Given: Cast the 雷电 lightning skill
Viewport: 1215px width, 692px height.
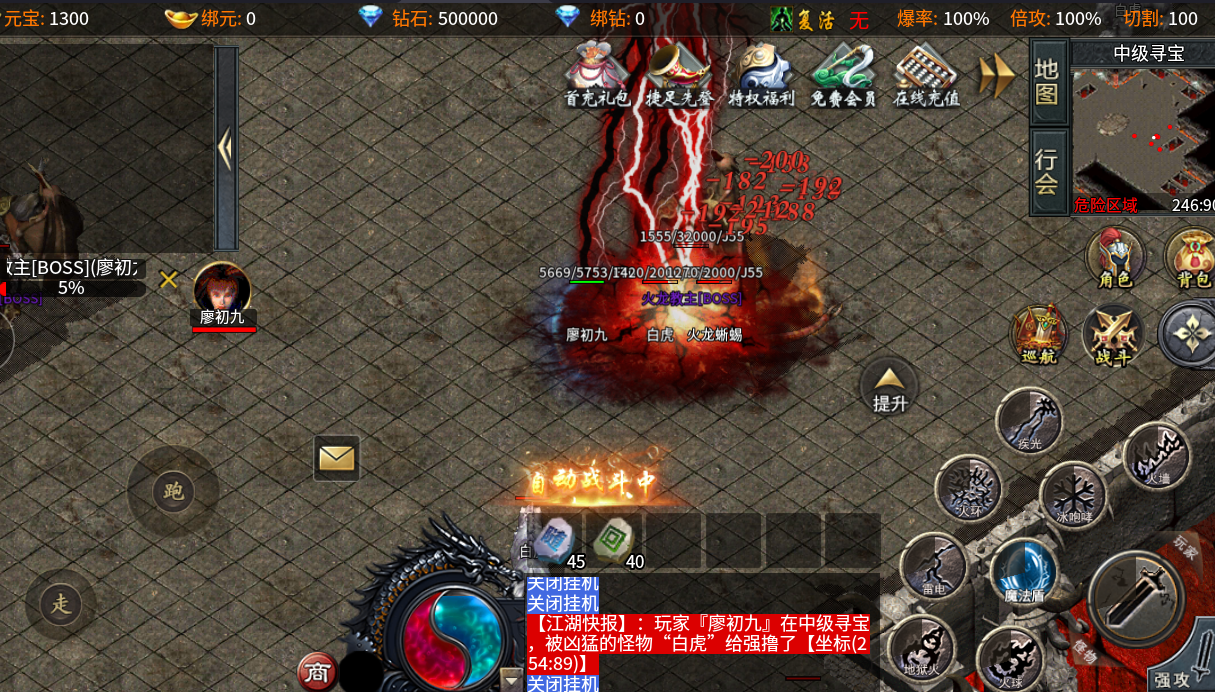Looking at the screenshot, I should pos(933,566).
